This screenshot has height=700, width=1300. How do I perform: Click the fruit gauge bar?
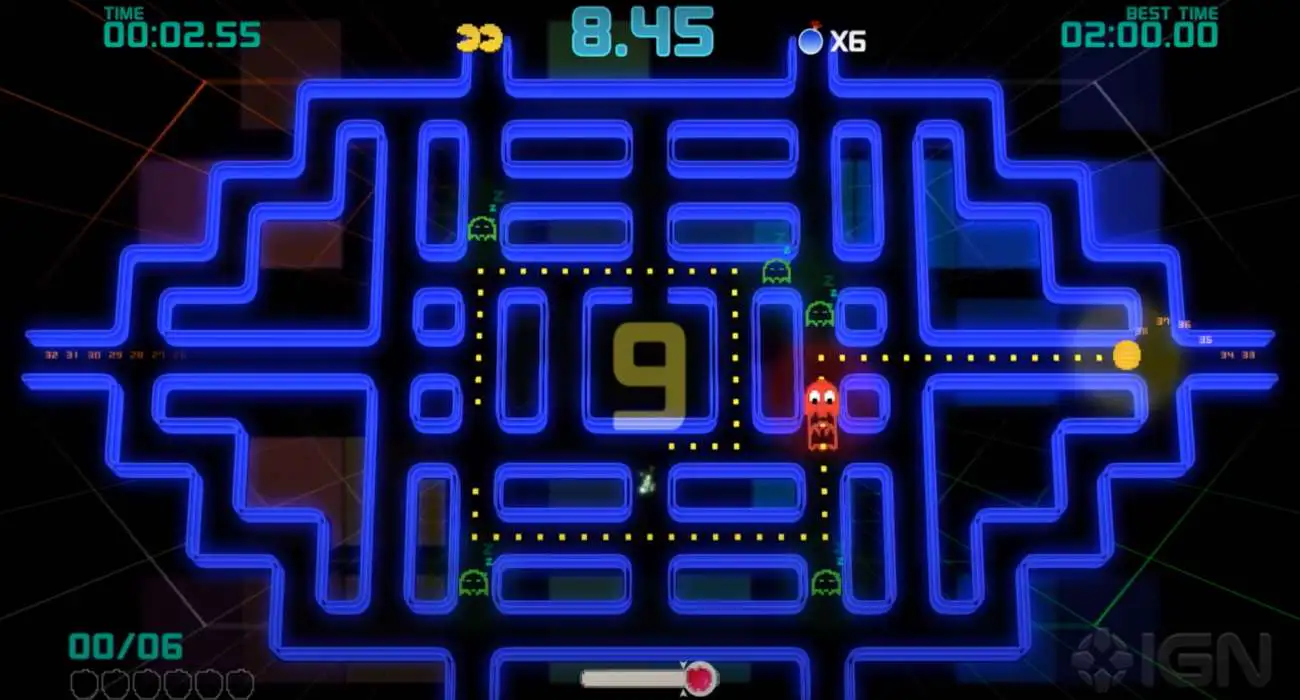[648, 678]
